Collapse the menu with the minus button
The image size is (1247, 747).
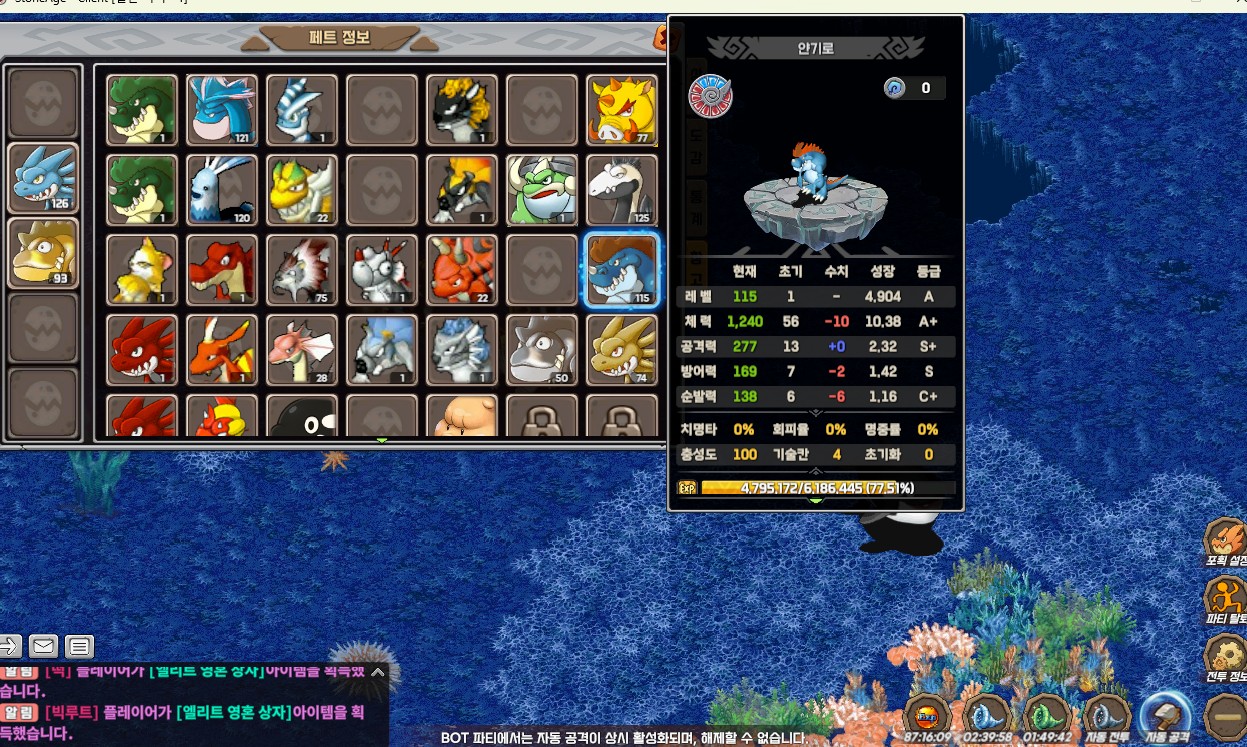click(1225, 717)
